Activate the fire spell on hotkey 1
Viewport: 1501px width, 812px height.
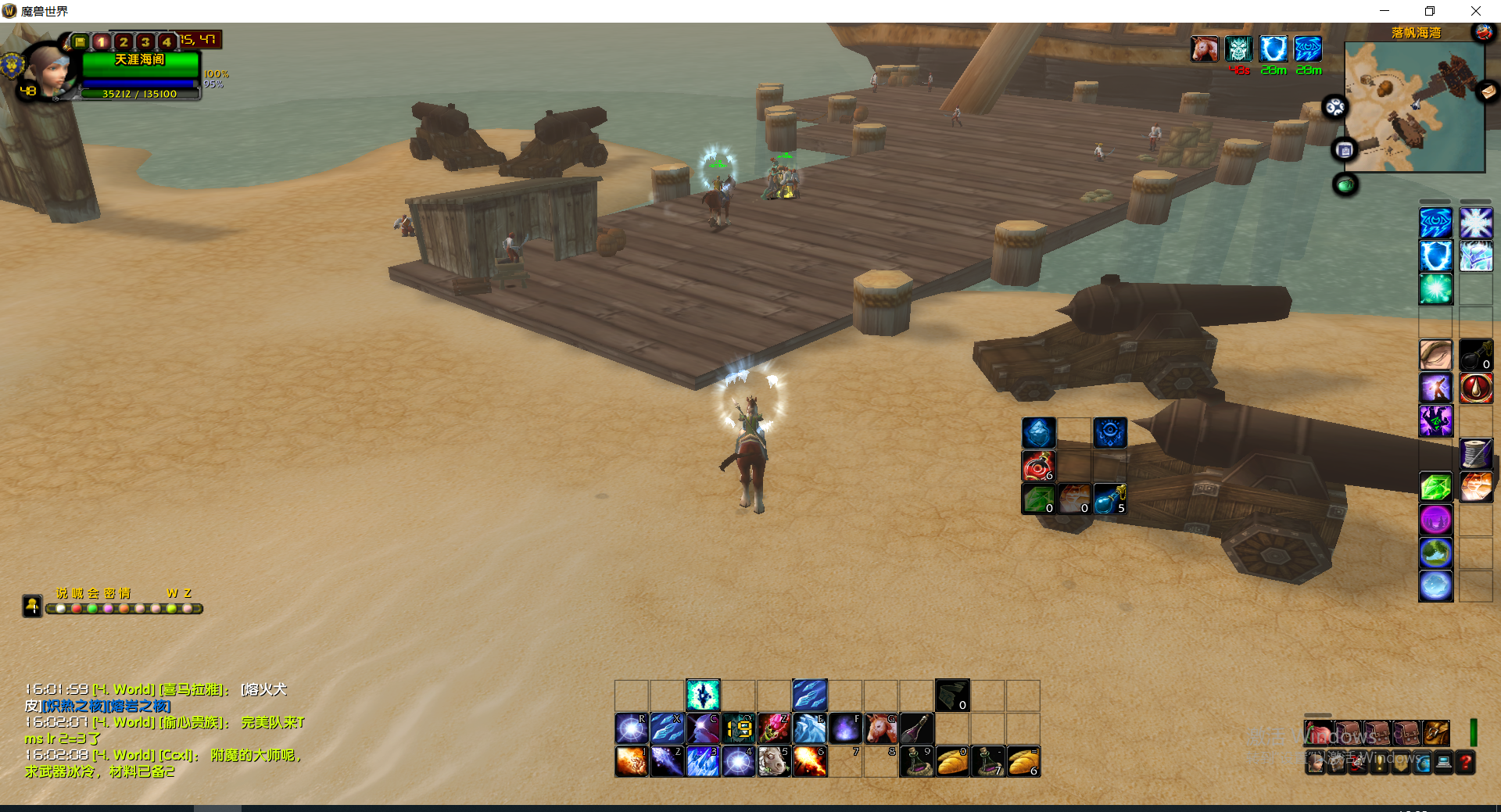tap(631, 761)
